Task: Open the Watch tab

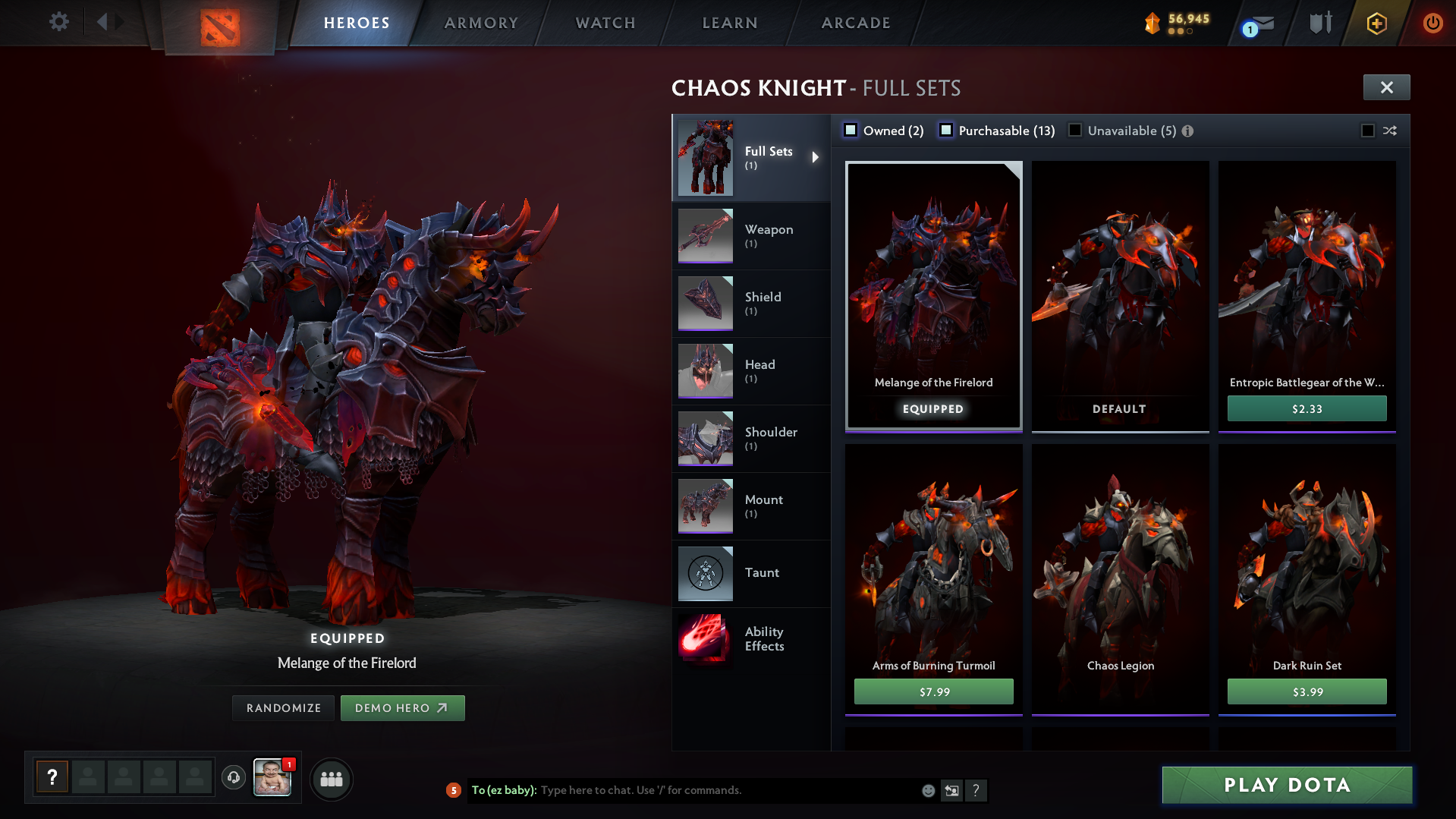Action: pos(605,23)
